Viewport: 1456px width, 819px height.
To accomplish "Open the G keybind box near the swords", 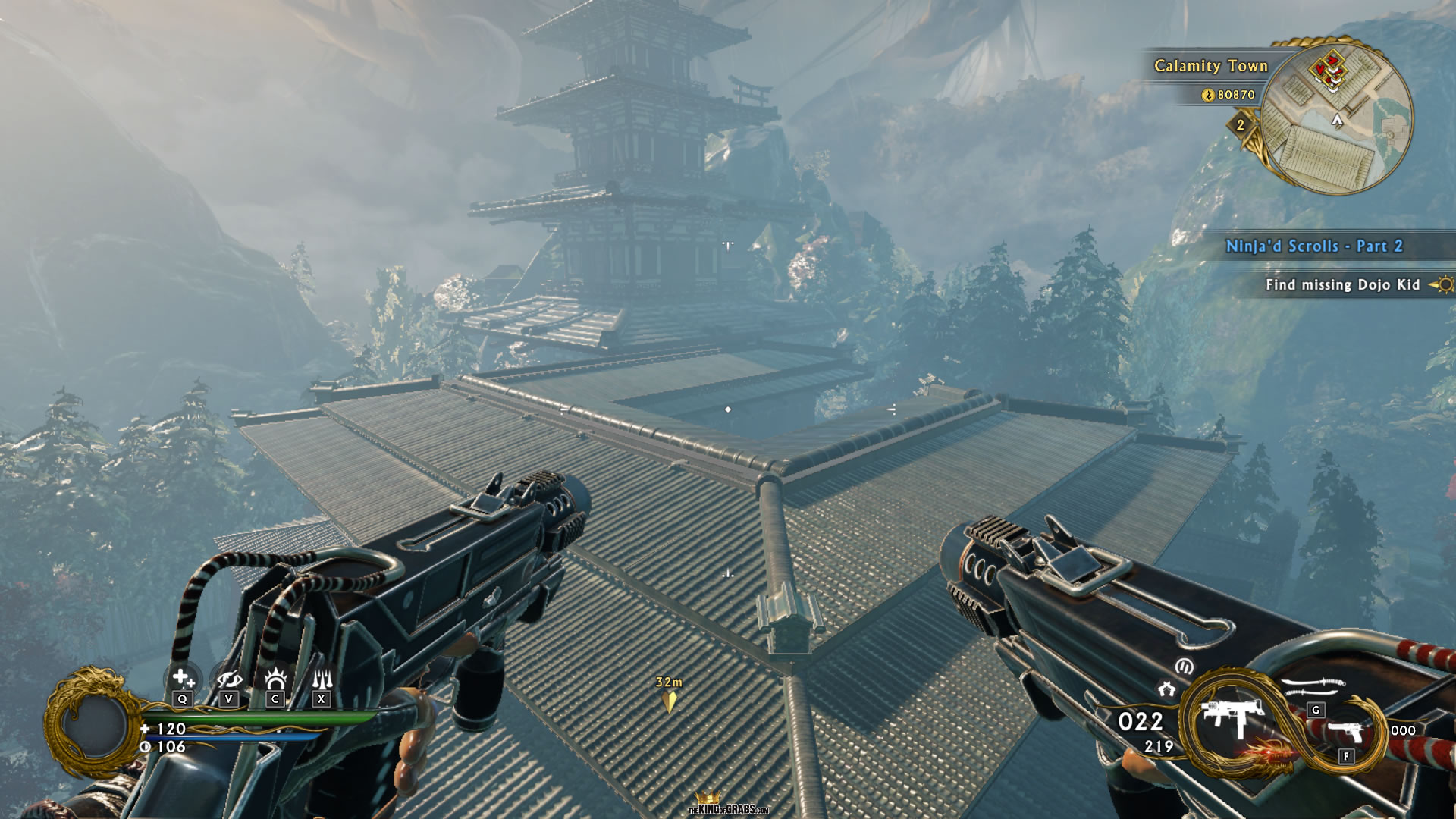I will 1316,711.
